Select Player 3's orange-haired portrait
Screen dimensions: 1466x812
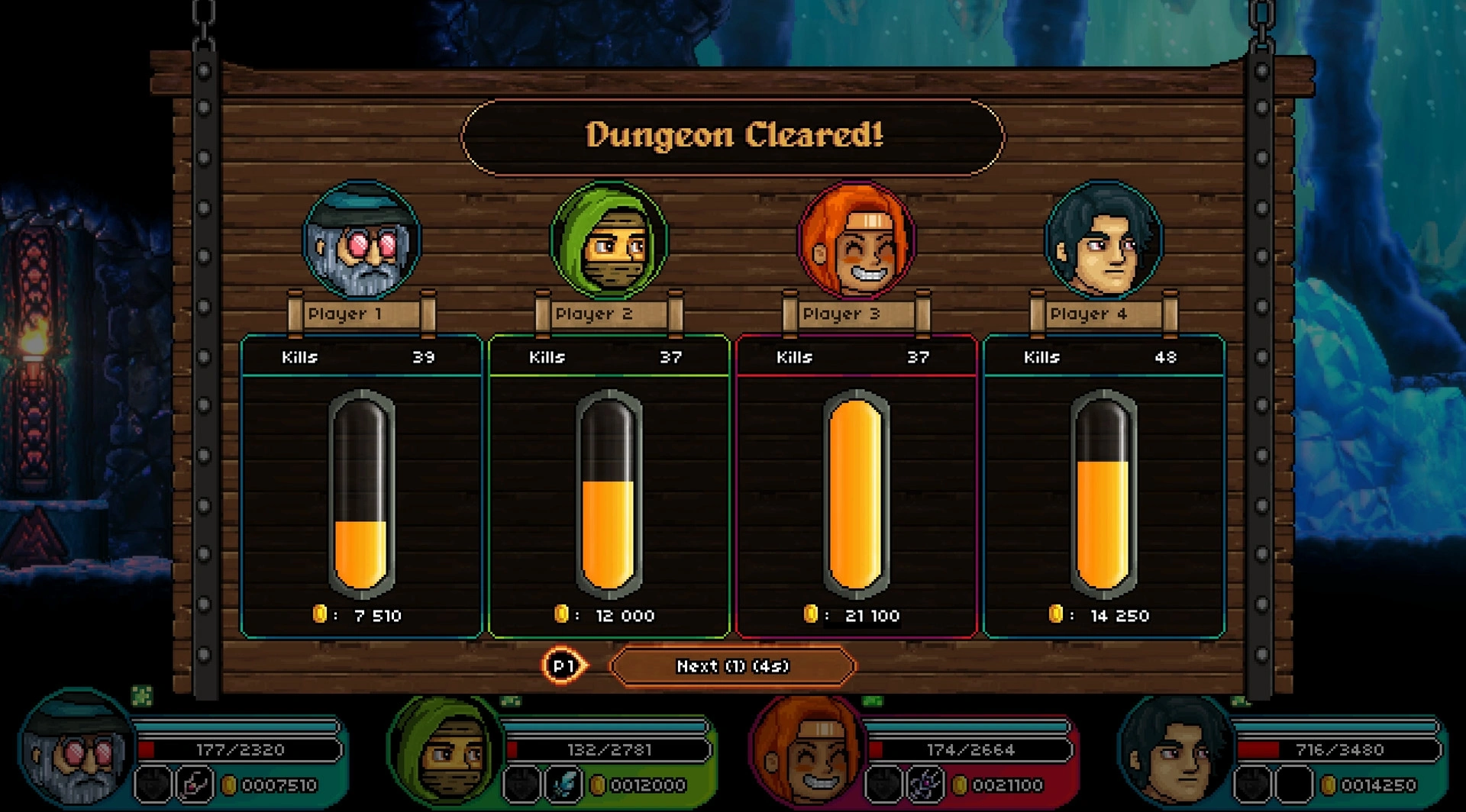pyautogui.click(x=856, y=240)
